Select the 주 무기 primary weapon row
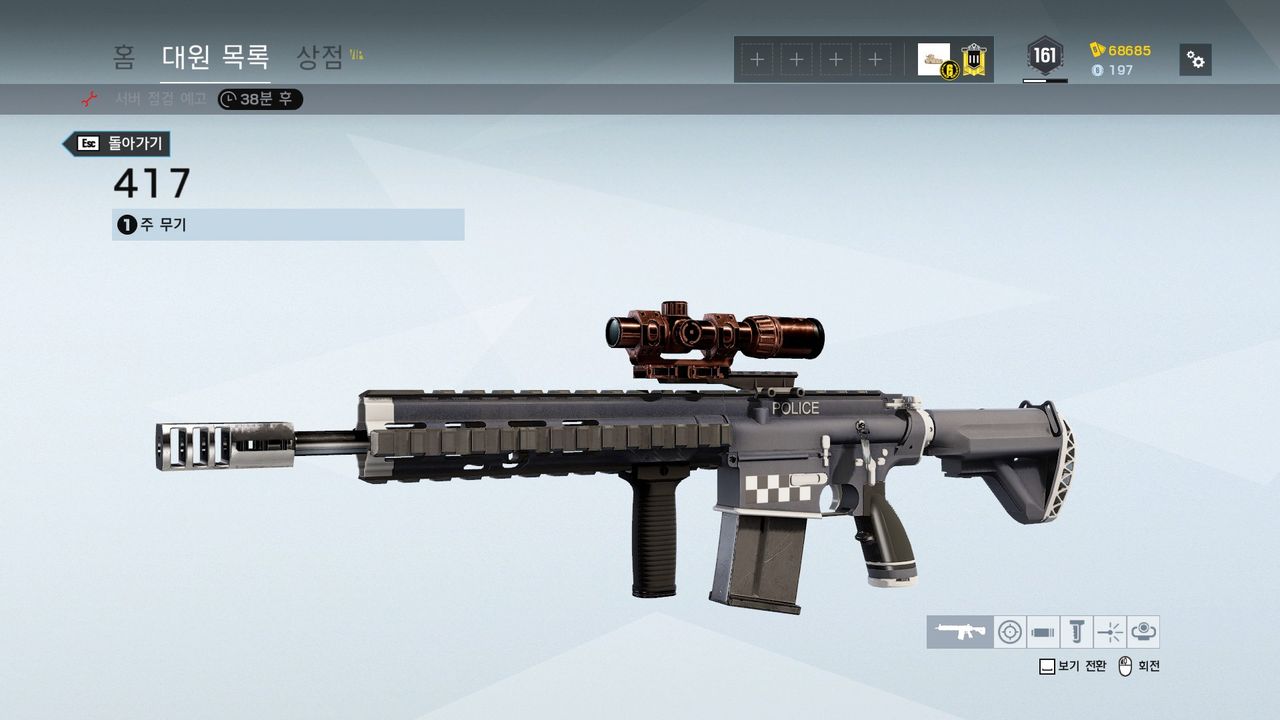This screenshot has height=720, width=1280. (288, 225)
